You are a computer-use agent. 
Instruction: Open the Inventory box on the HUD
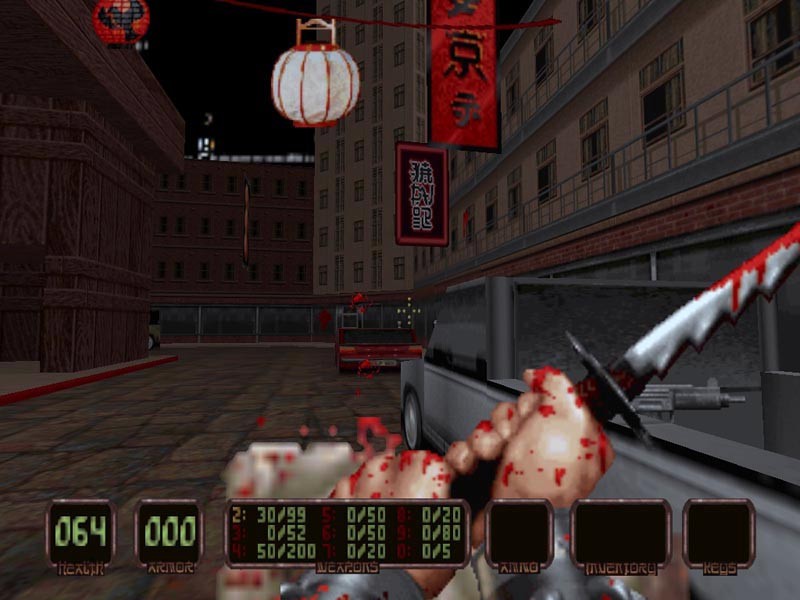pos(620,533)
